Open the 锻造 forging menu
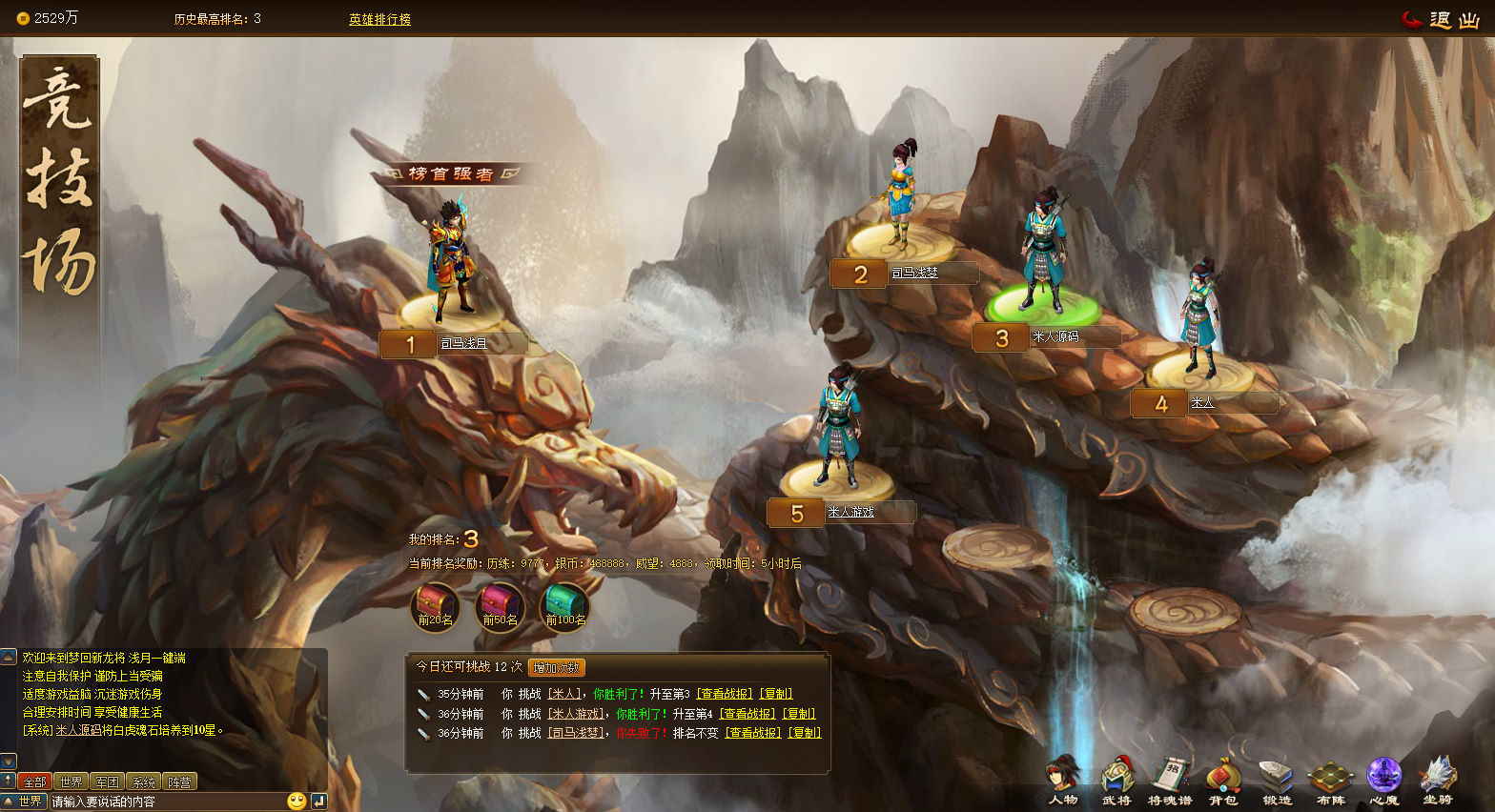Viewport: 1495px width, 812px height. coord(1277,780)
